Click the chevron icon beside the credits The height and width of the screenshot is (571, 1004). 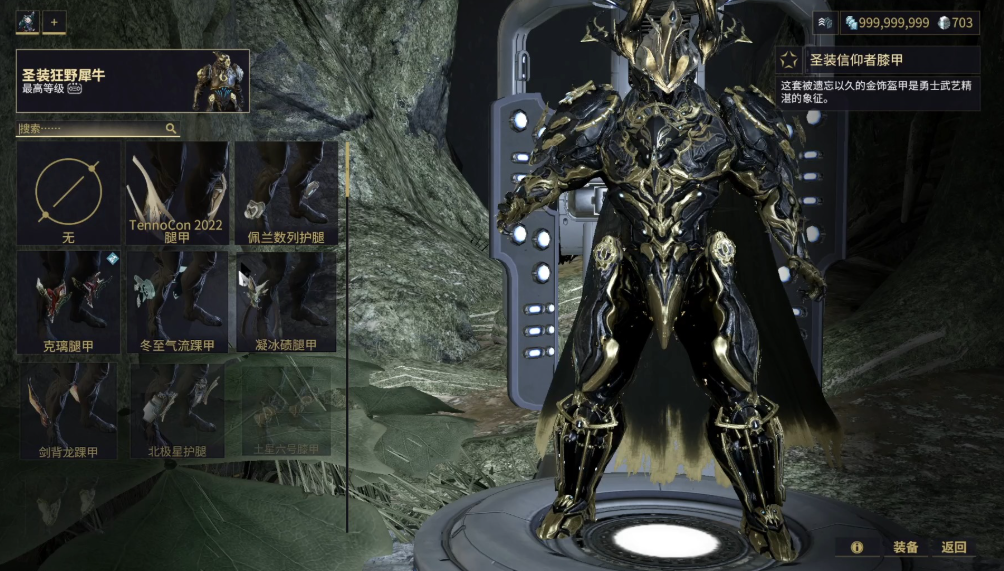(x=825, y=22)
